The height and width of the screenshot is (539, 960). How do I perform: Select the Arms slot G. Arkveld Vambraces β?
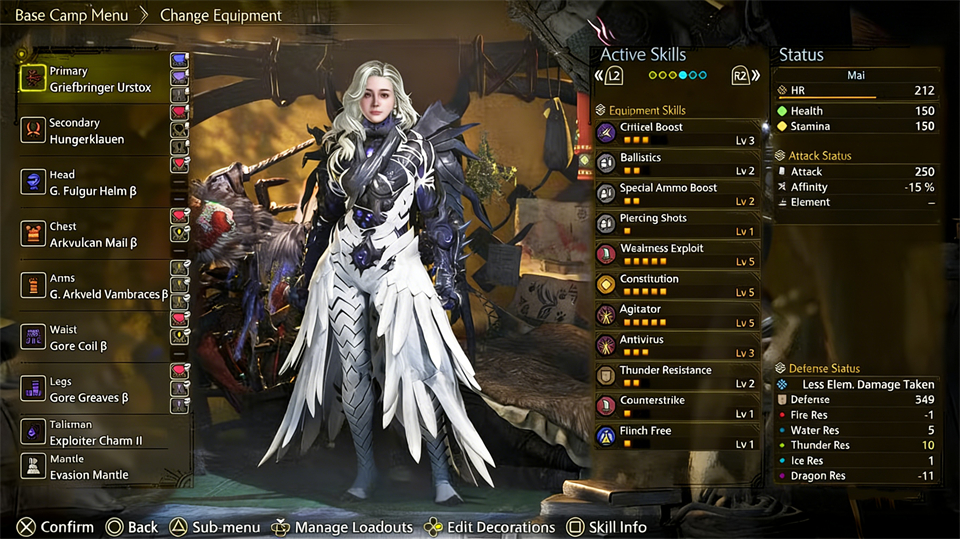pyautogui.click(x=99, y=286)
